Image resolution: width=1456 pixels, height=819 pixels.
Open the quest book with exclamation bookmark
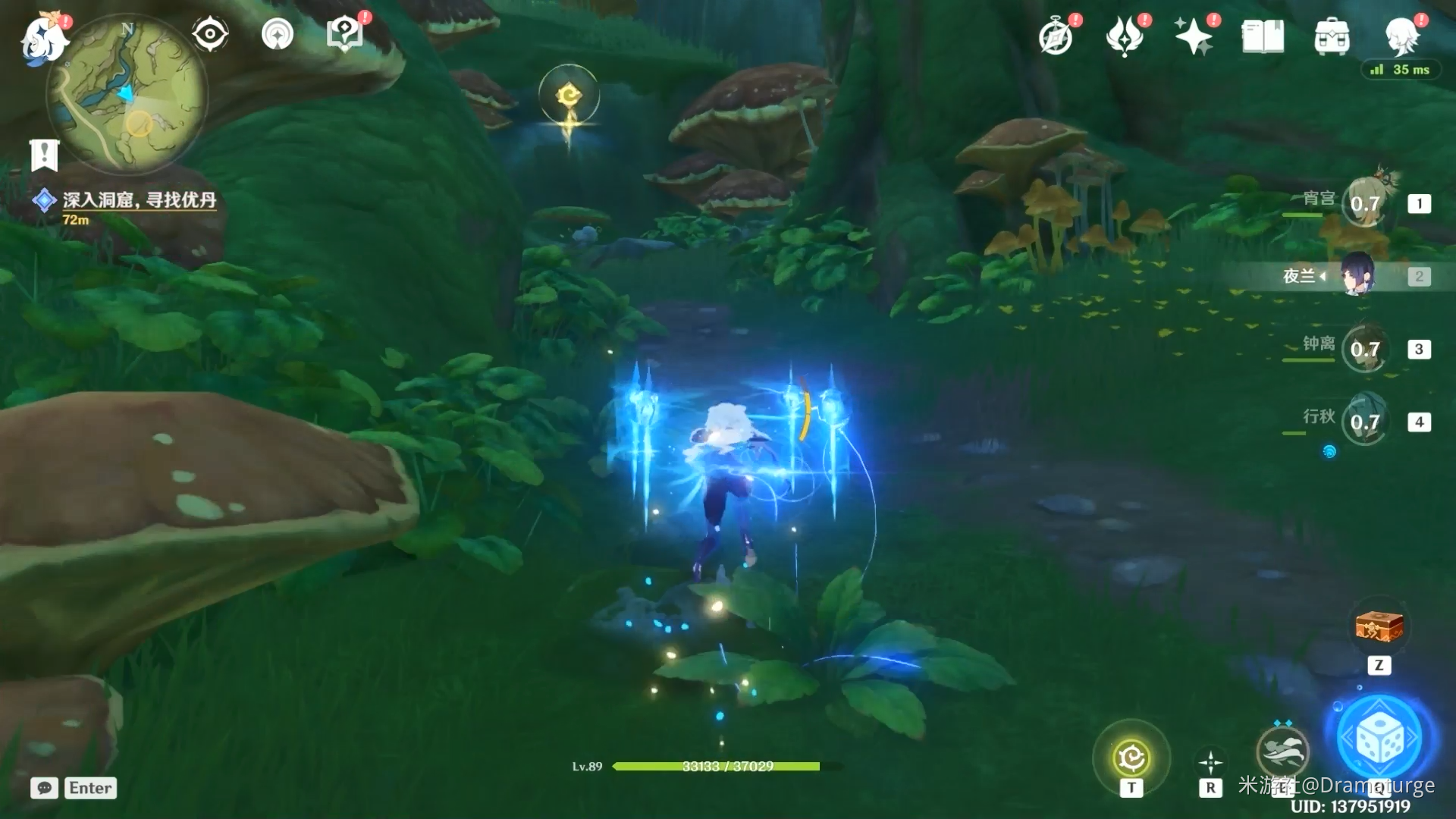point(44,155)
